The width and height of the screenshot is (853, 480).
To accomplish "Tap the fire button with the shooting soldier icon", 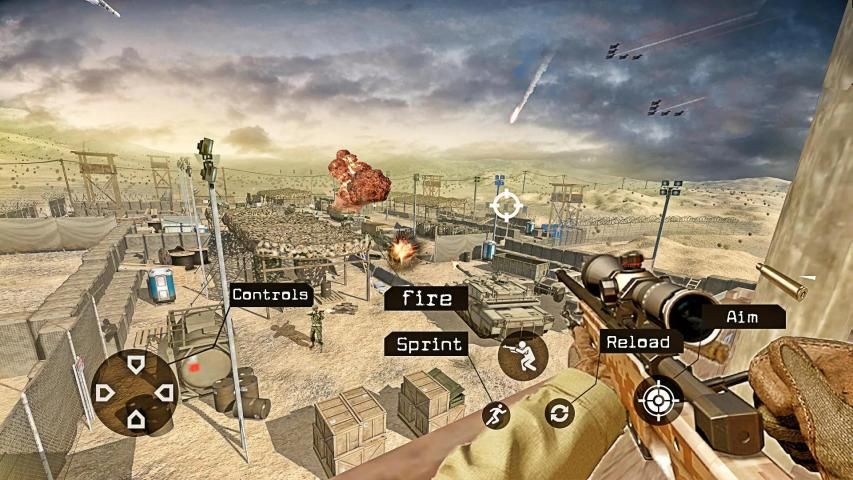I will tap(522, 356).
